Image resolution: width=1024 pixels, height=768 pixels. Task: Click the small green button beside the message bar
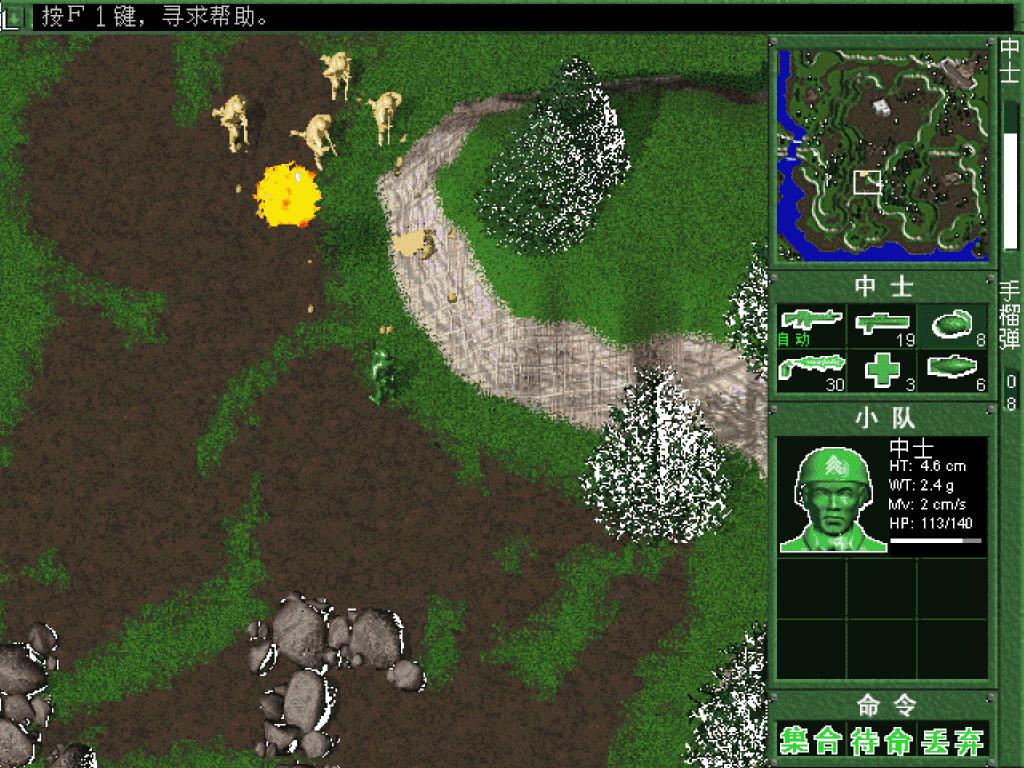click(x=15, y=16)
